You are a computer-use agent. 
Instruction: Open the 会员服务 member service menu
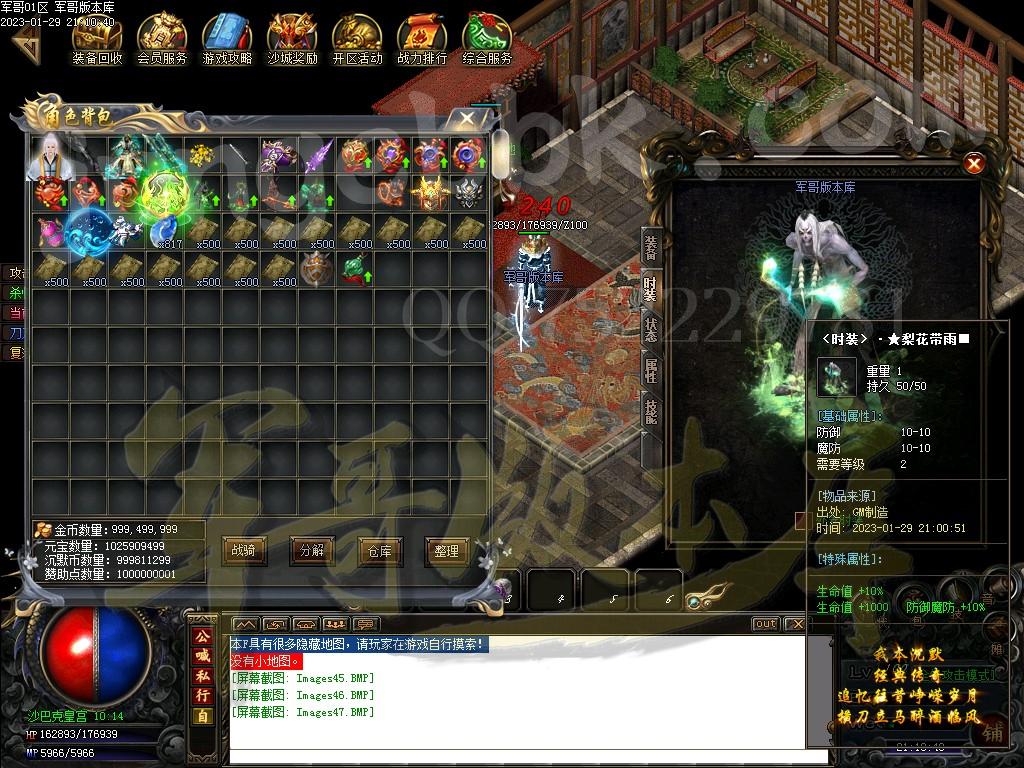tap(162, 38)
